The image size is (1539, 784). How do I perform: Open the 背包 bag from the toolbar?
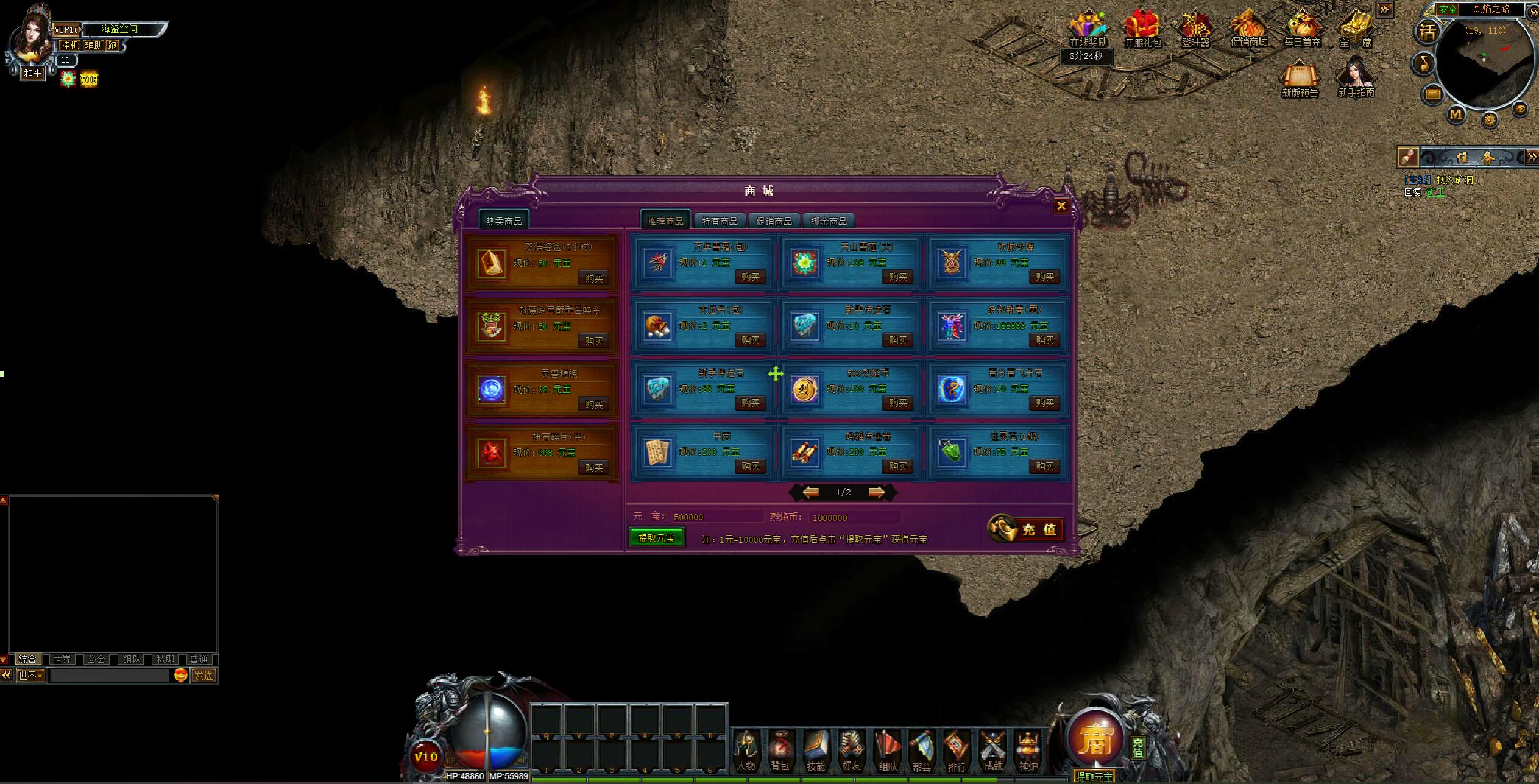(x=780, y=751)
